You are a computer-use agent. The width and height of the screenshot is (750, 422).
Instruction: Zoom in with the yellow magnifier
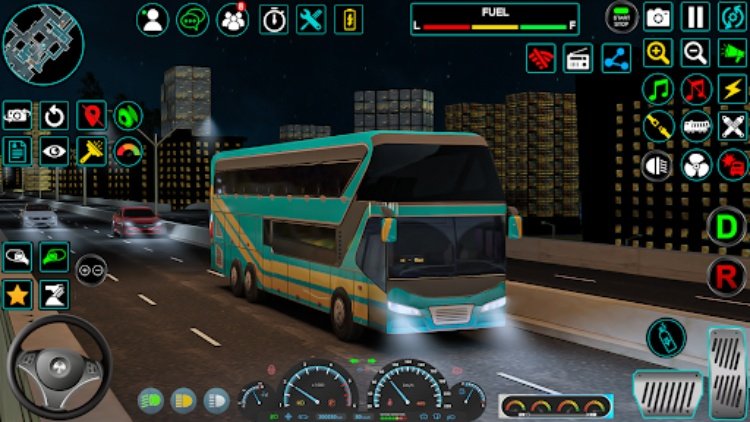[x=658, y=53]
